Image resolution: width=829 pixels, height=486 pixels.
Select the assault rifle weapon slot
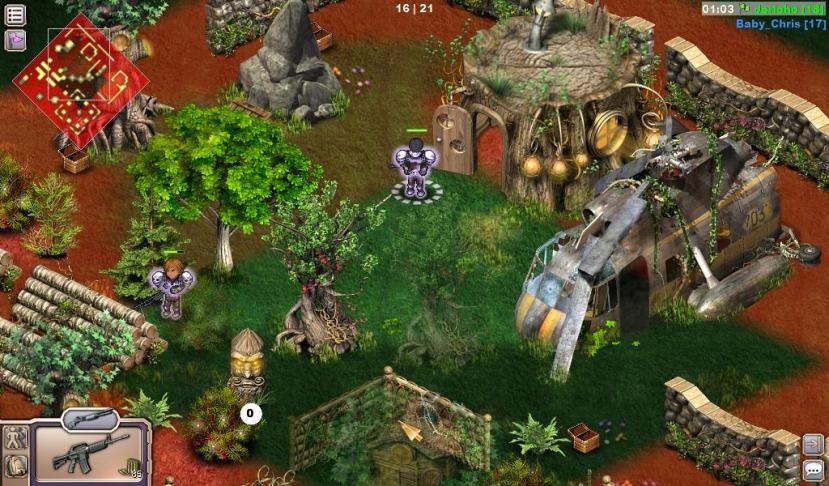click(92, 453)
